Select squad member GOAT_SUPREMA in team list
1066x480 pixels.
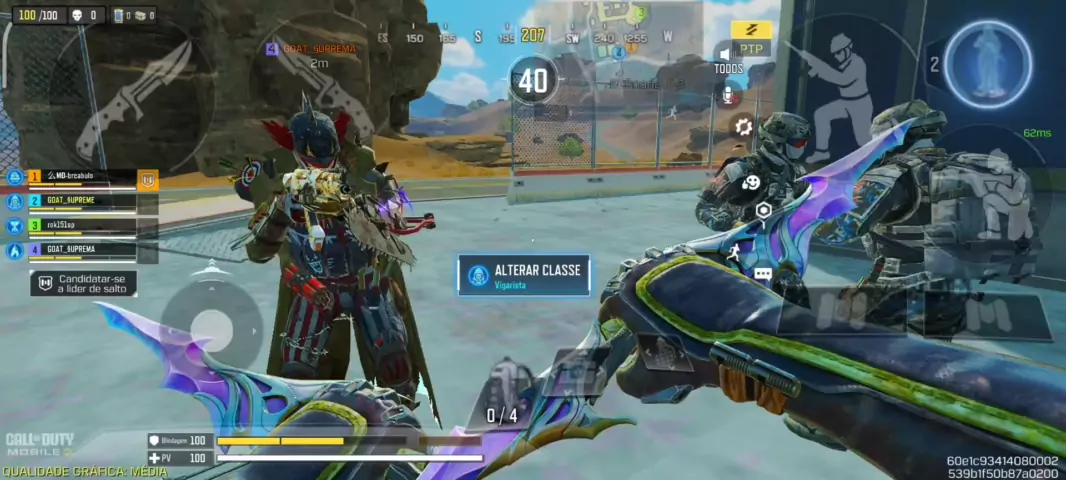80,250
